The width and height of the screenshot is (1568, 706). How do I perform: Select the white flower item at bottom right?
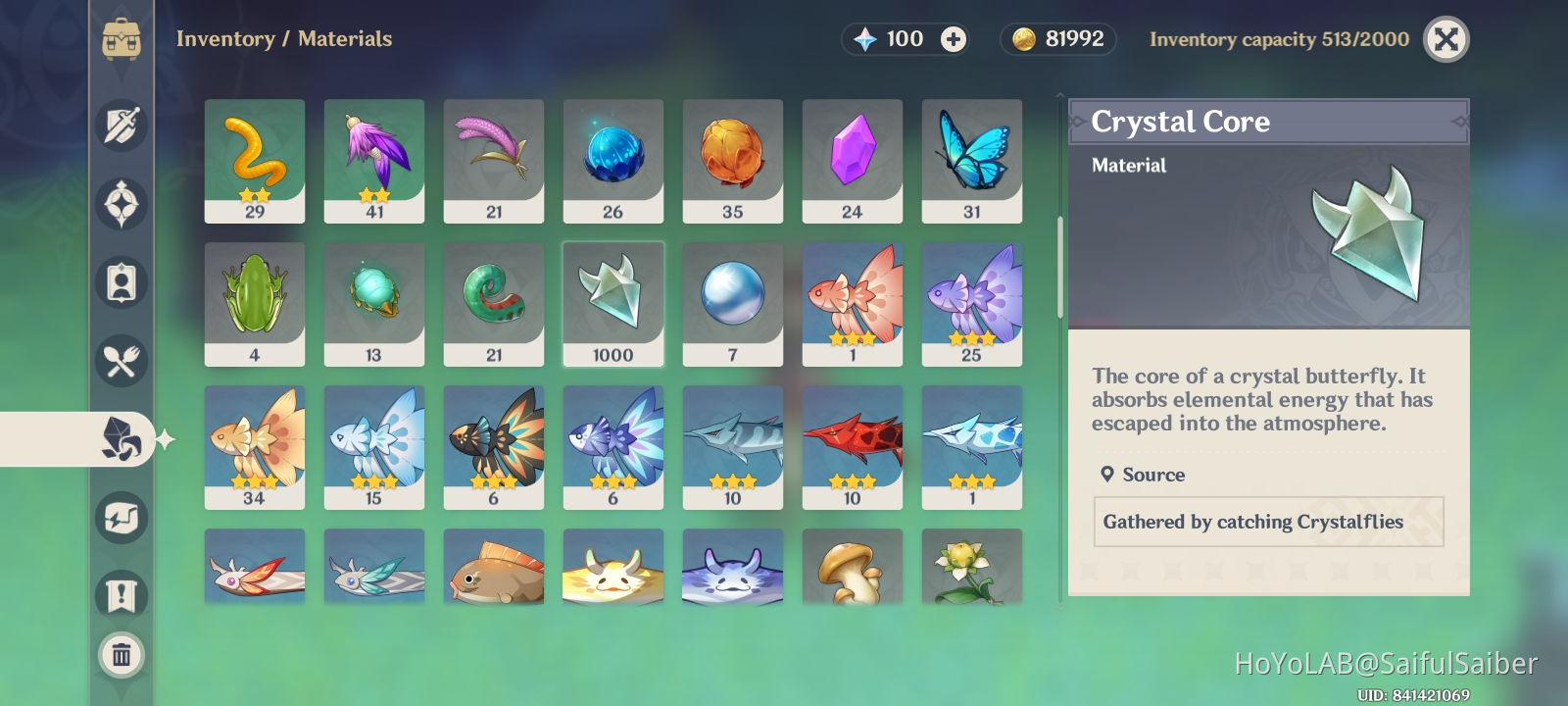tap(971, 567)
